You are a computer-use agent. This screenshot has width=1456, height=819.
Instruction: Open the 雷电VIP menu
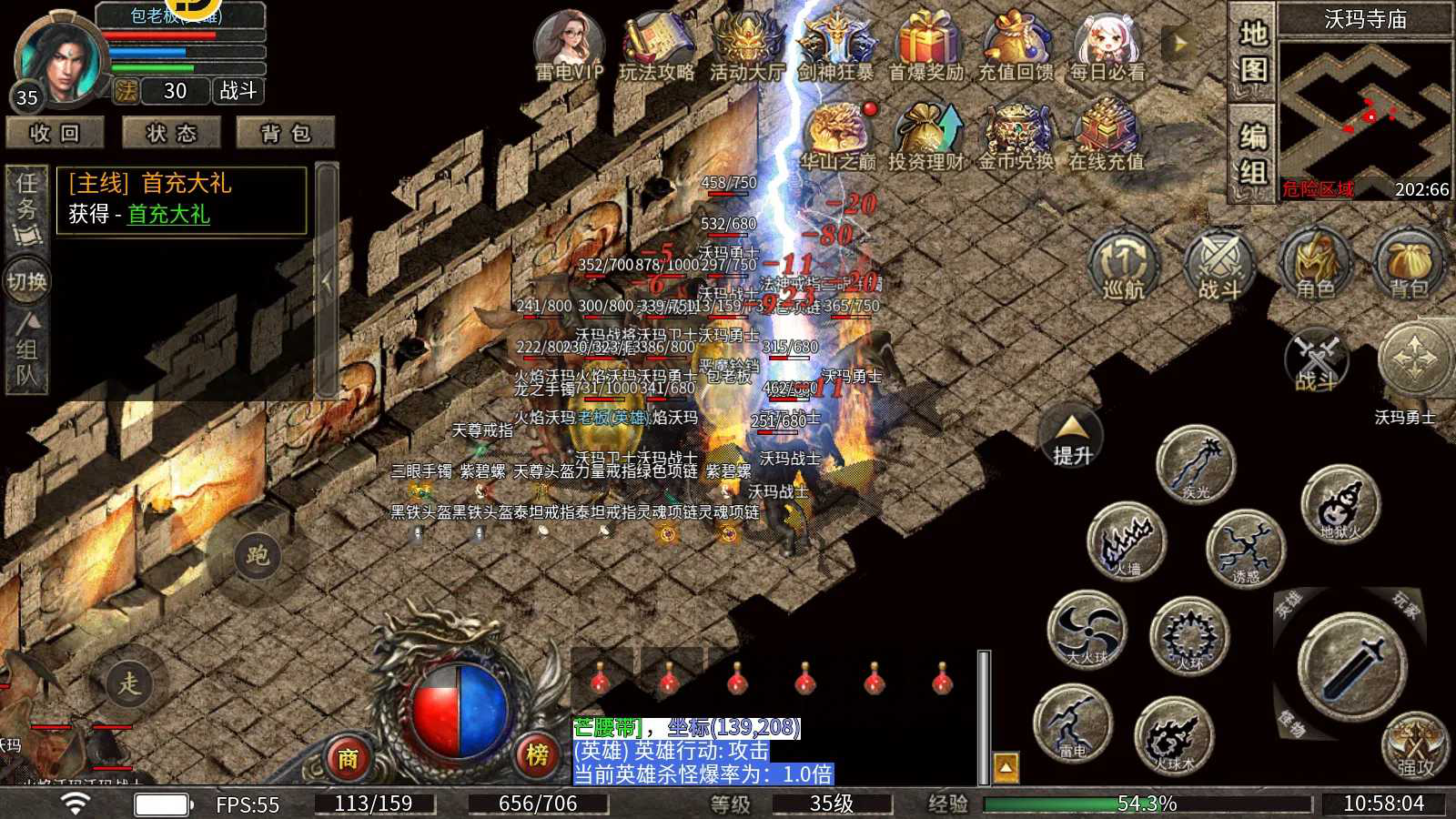[x=569, y=45]
